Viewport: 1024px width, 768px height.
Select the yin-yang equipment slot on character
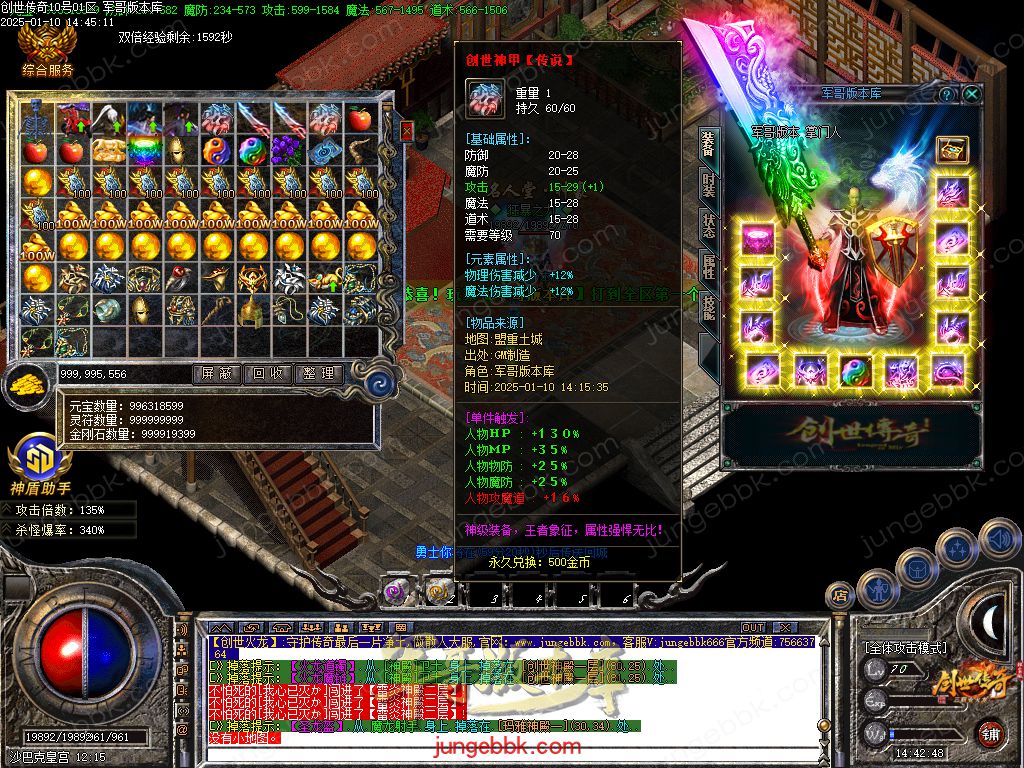tap(855, 371)
